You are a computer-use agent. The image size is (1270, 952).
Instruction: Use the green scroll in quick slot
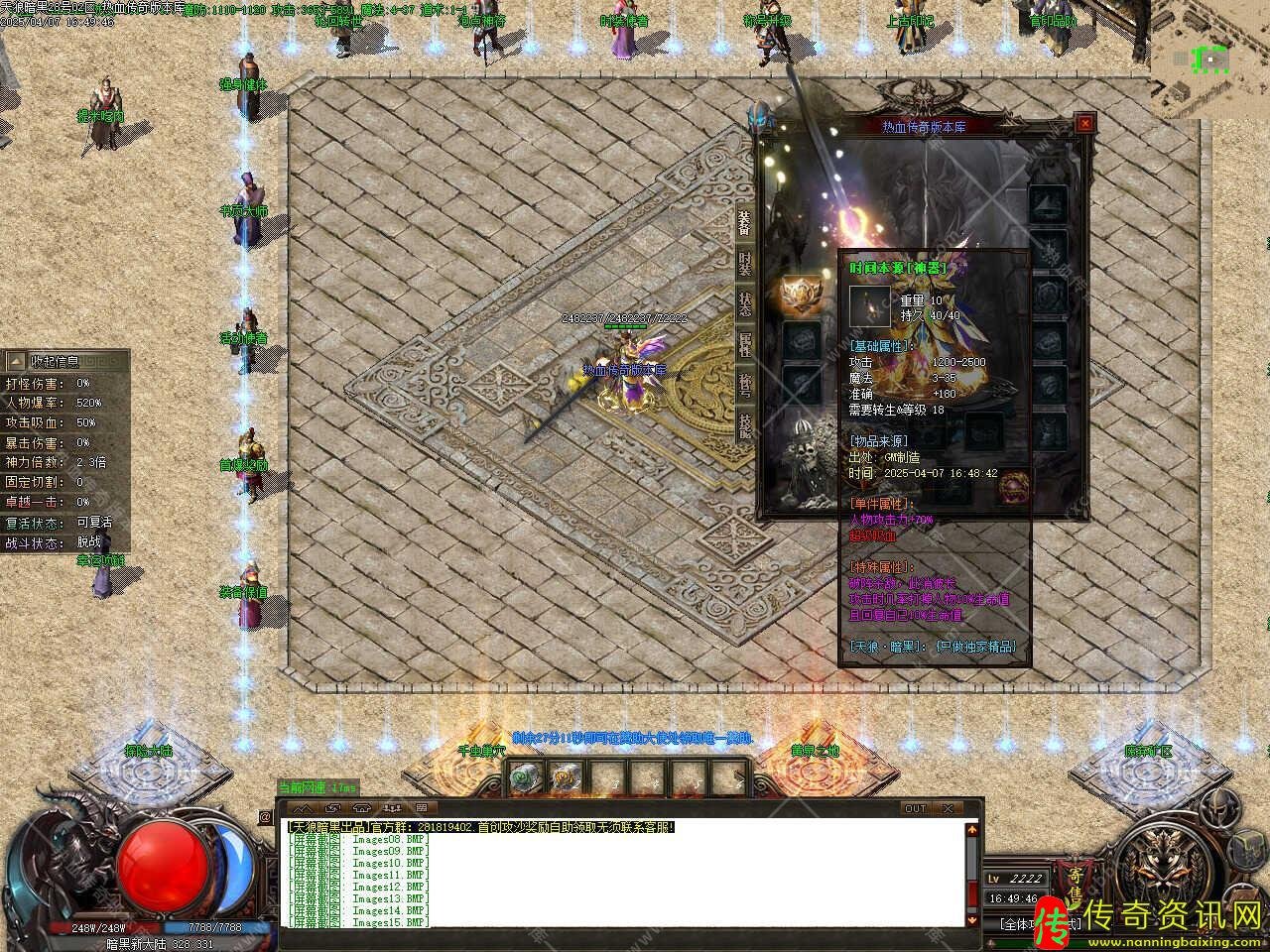point(524,779)
